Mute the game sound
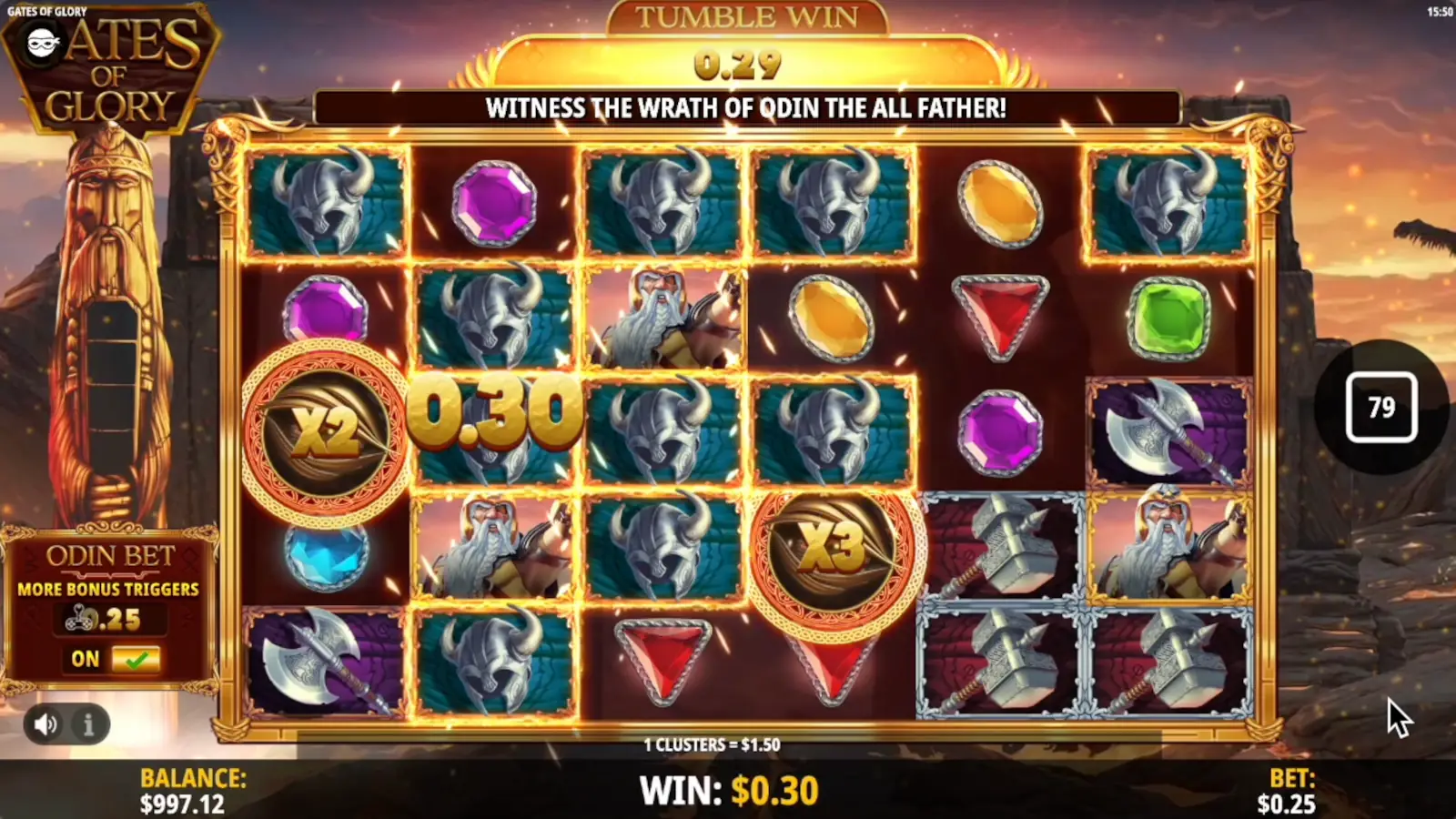 (44, 725)
